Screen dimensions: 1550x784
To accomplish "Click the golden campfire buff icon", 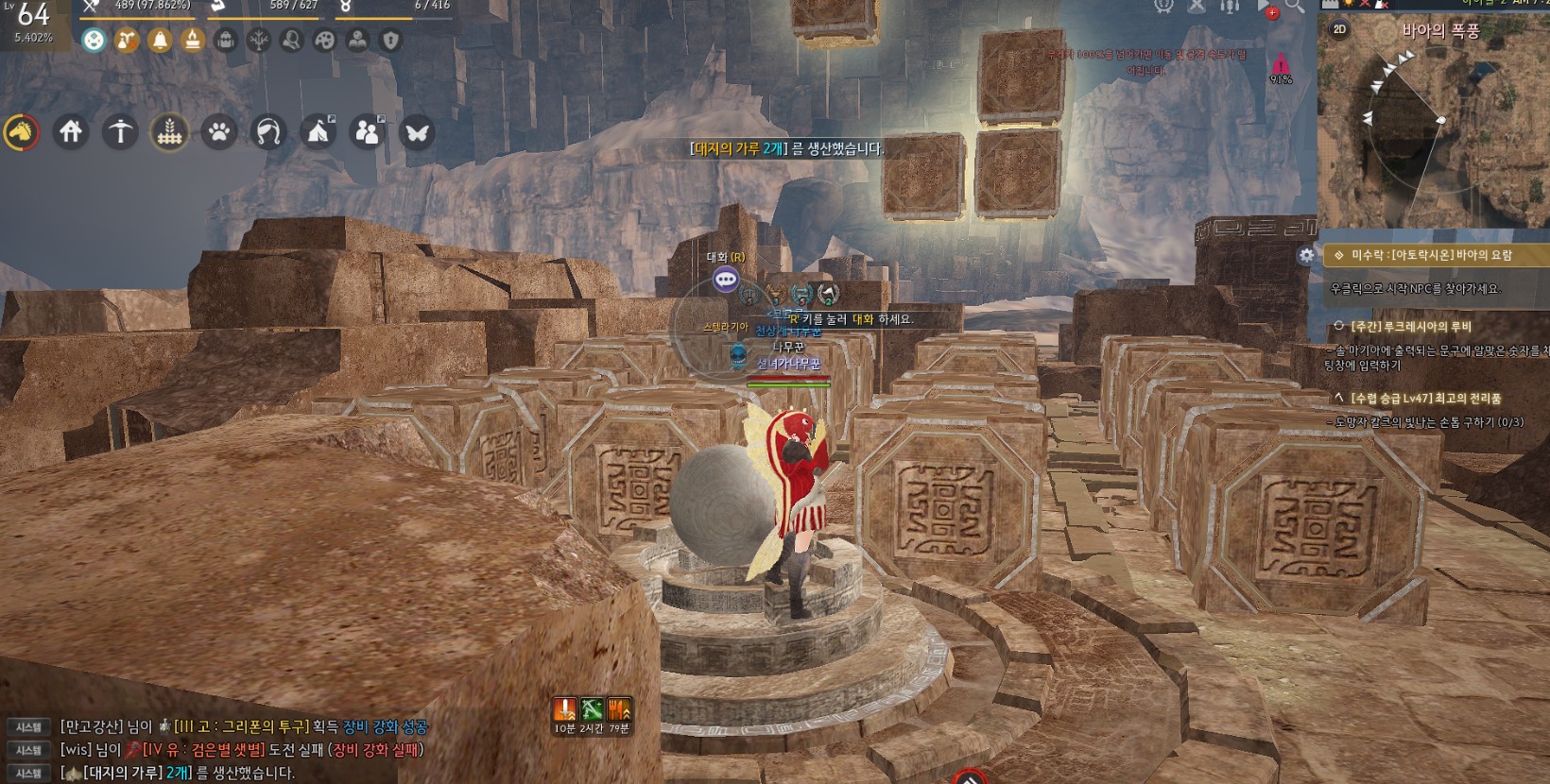I will tap(193, 41).
